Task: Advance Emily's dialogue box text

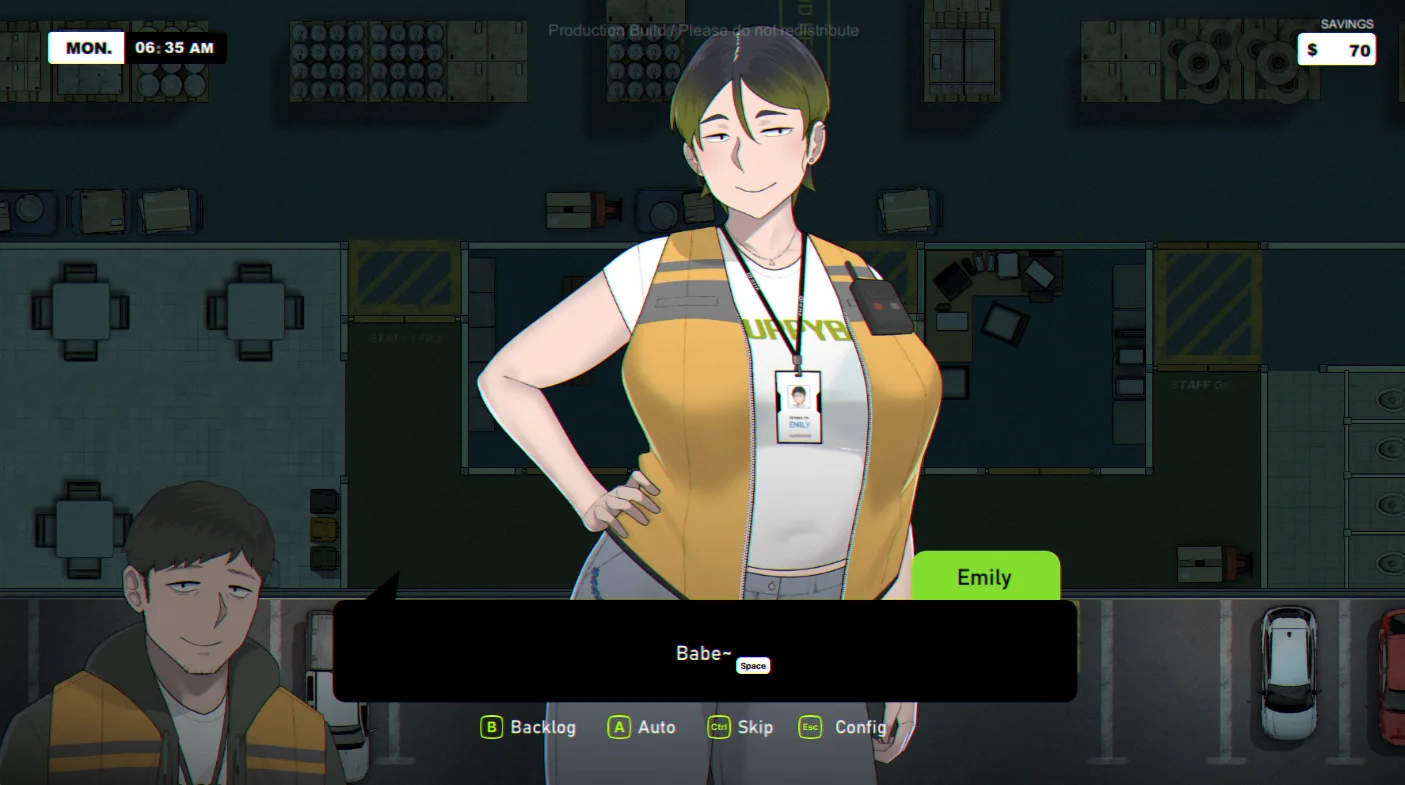Action: pyautogui.click(x=704, y=652)
